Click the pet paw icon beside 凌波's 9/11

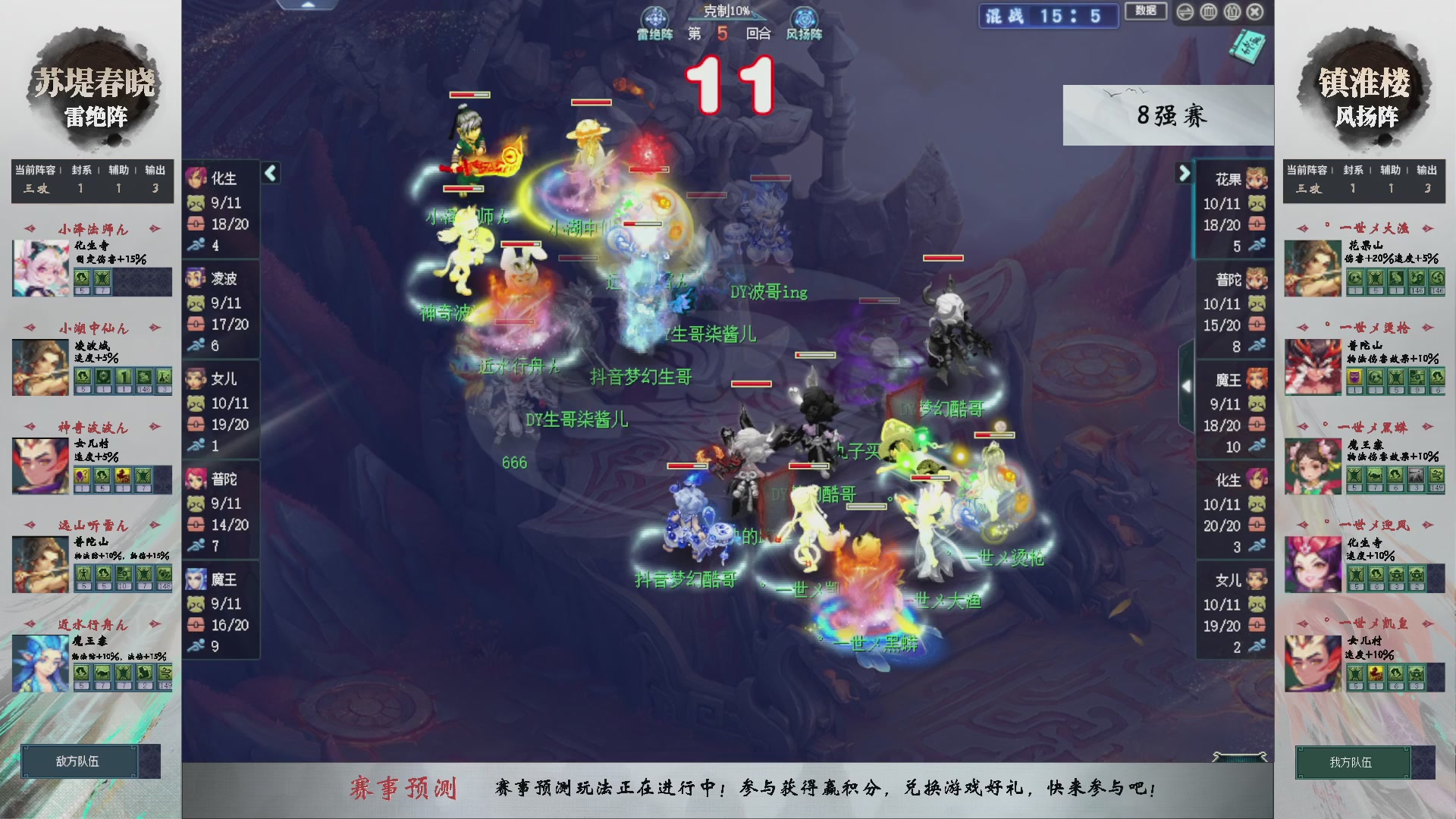click(196, 303)
